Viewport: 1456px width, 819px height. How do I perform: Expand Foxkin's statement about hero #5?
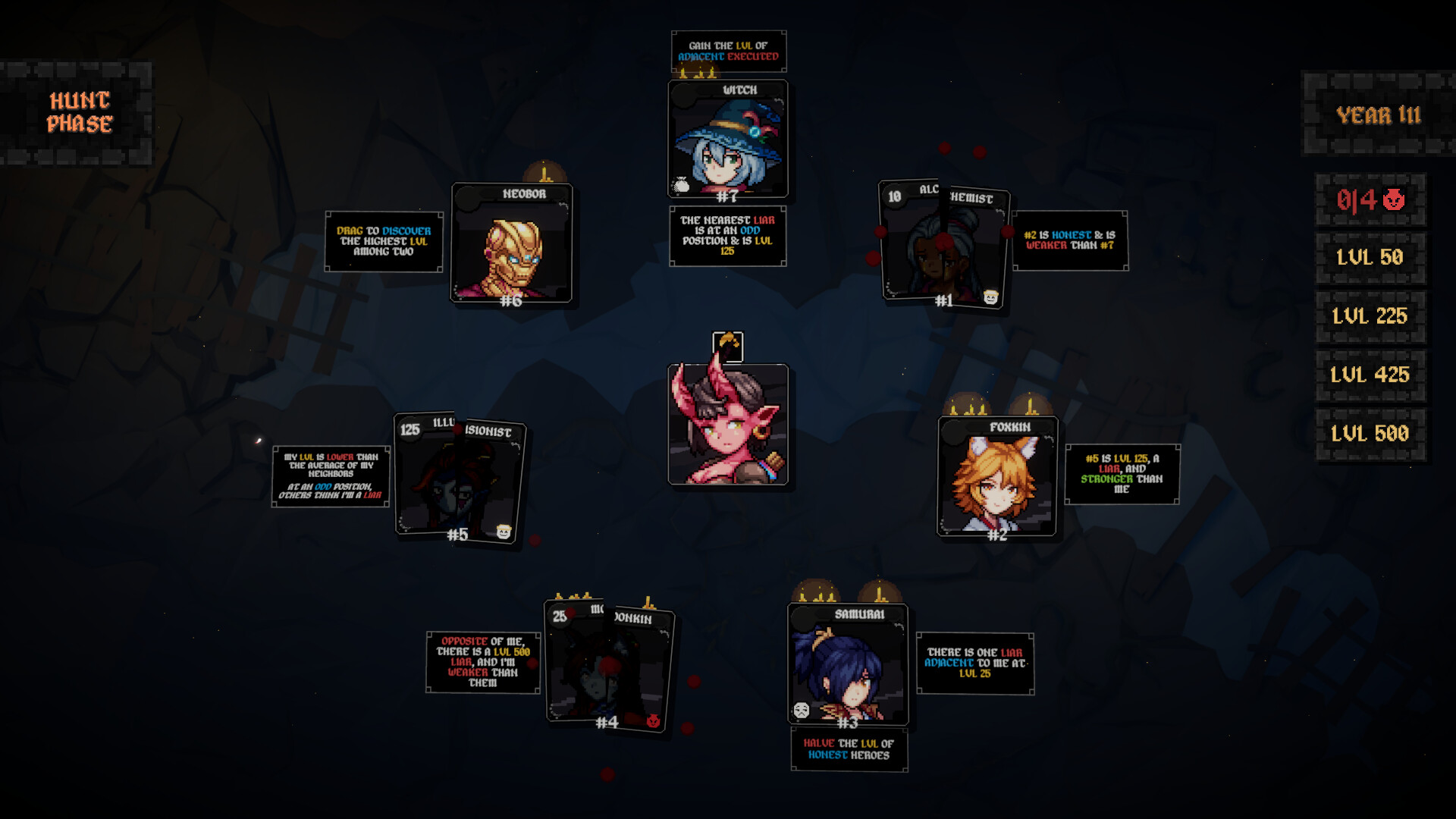pyautogui.click(x=1122, y=474)
